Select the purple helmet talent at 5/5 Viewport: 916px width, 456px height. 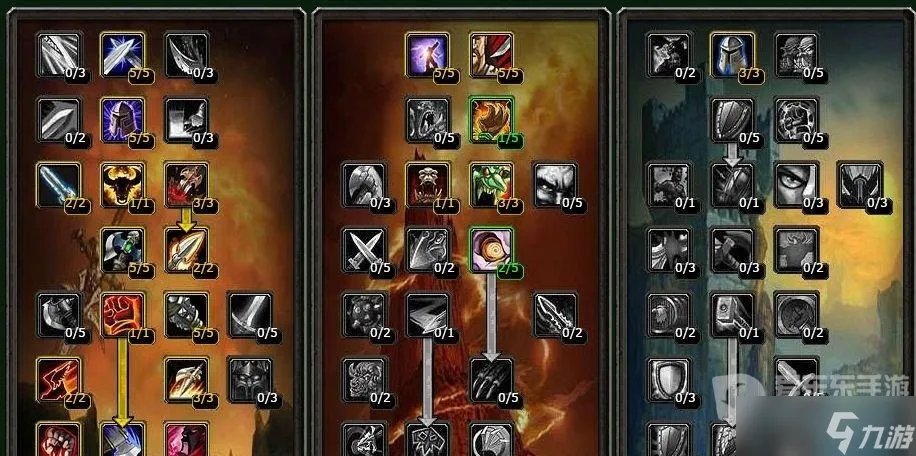tap(122, 119)
